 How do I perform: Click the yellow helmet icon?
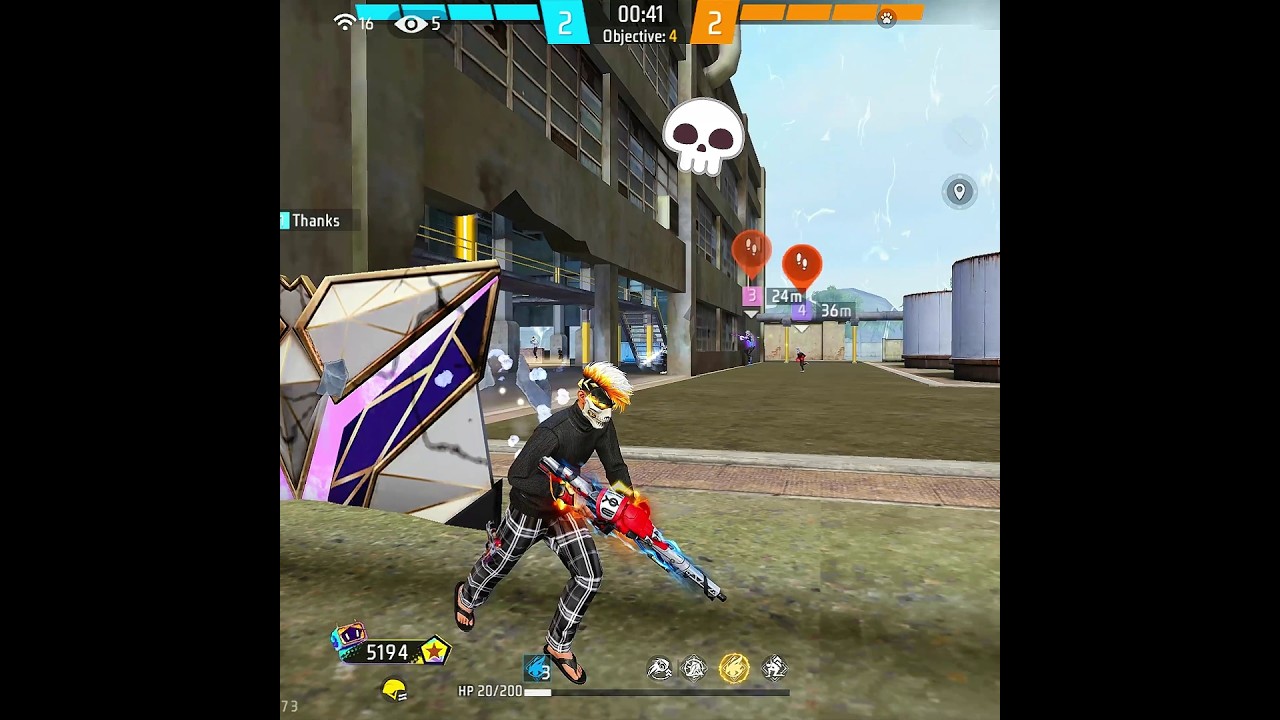395,689
